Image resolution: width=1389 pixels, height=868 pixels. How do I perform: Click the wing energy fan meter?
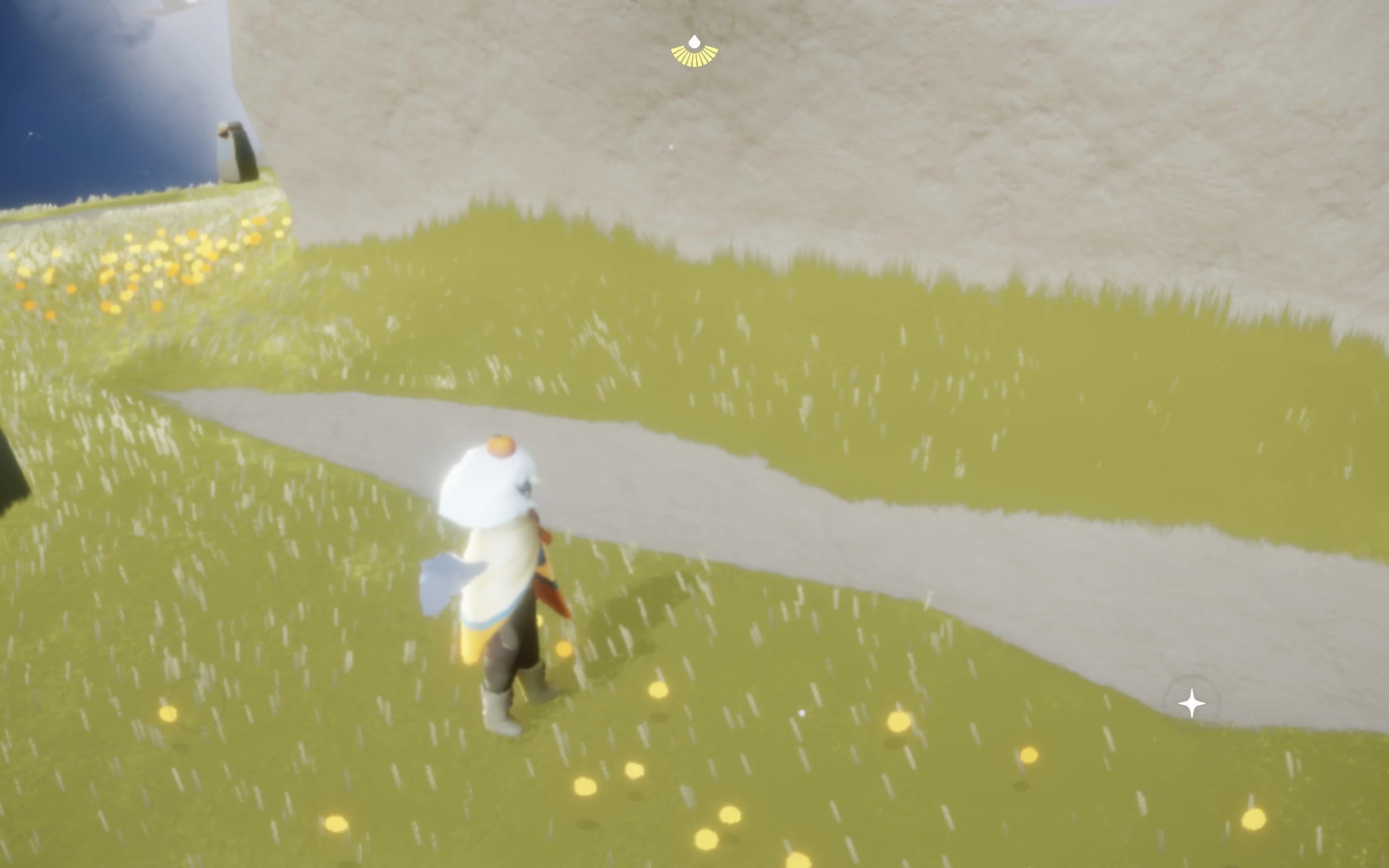click(x=695, y=58)
